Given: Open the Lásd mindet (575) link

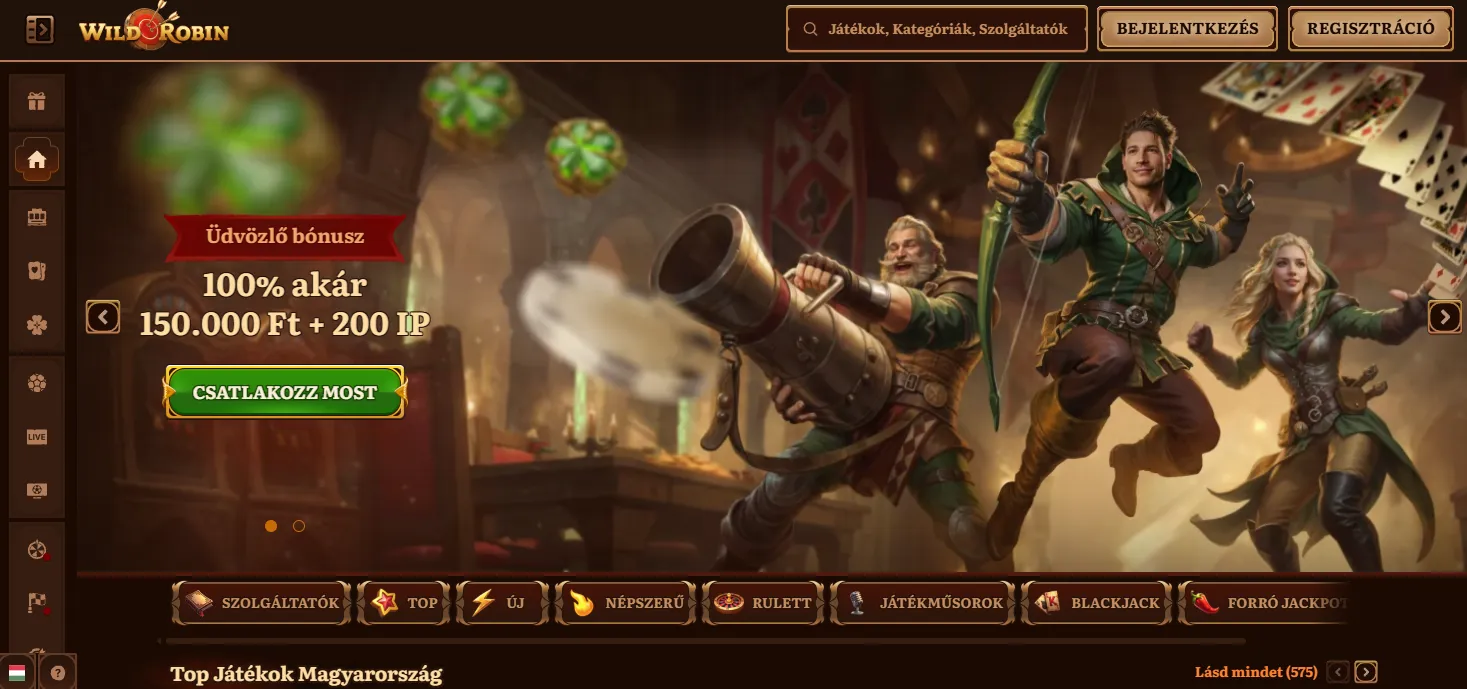Looking at the screenshot, I should [x=1255, y=672].
